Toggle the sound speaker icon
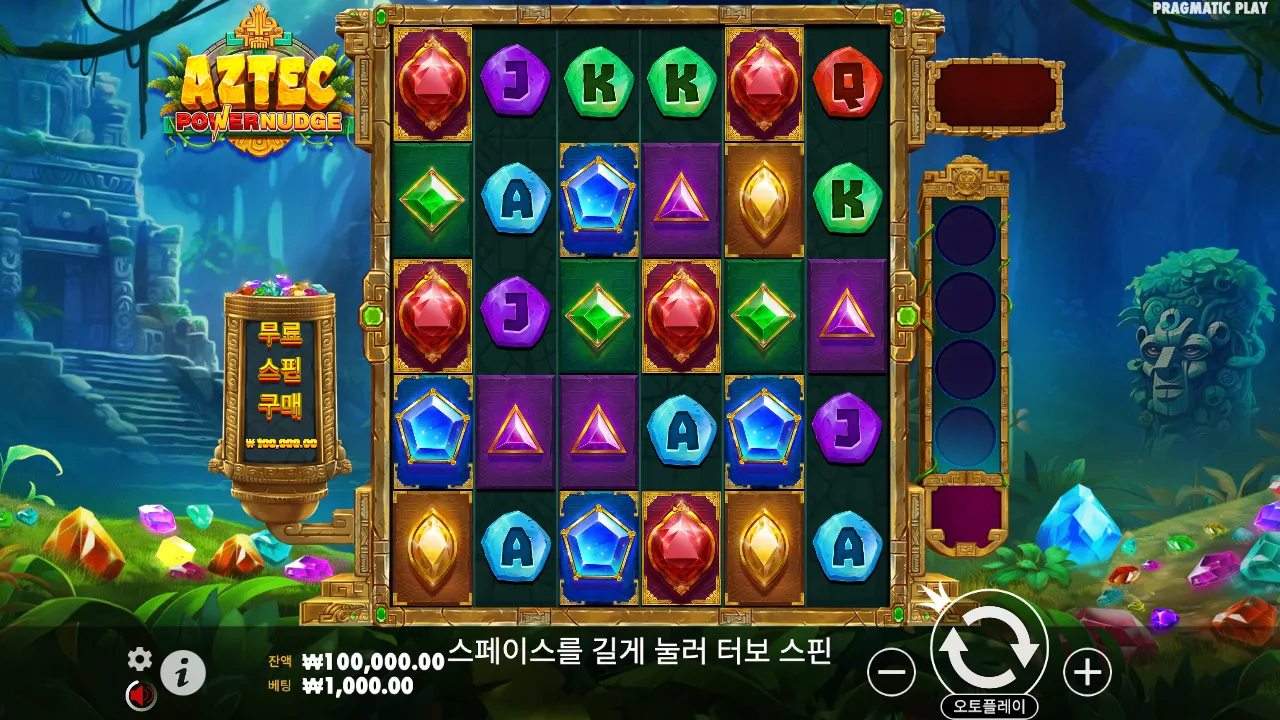1280x720 pixels. click(140, 694)
